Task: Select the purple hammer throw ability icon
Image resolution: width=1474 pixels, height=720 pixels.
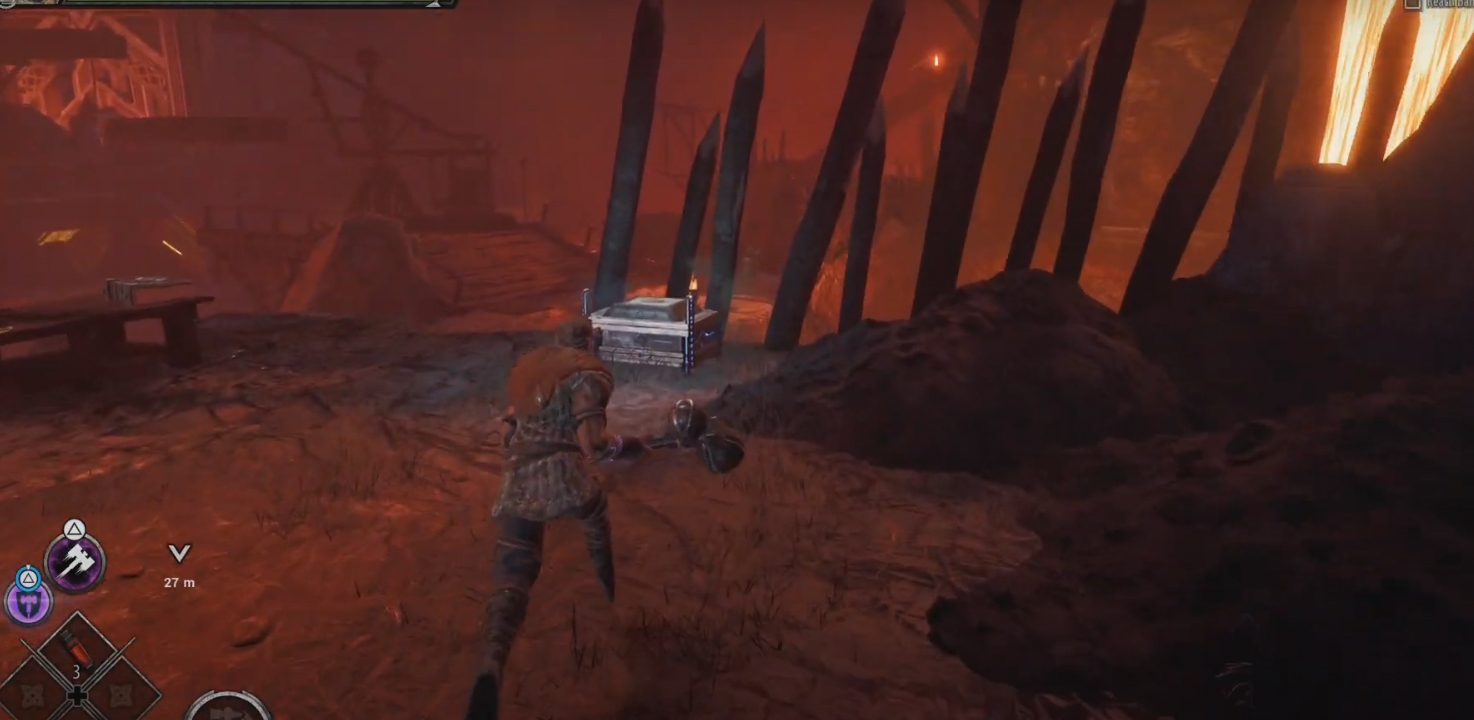Action: pos(75,563)
